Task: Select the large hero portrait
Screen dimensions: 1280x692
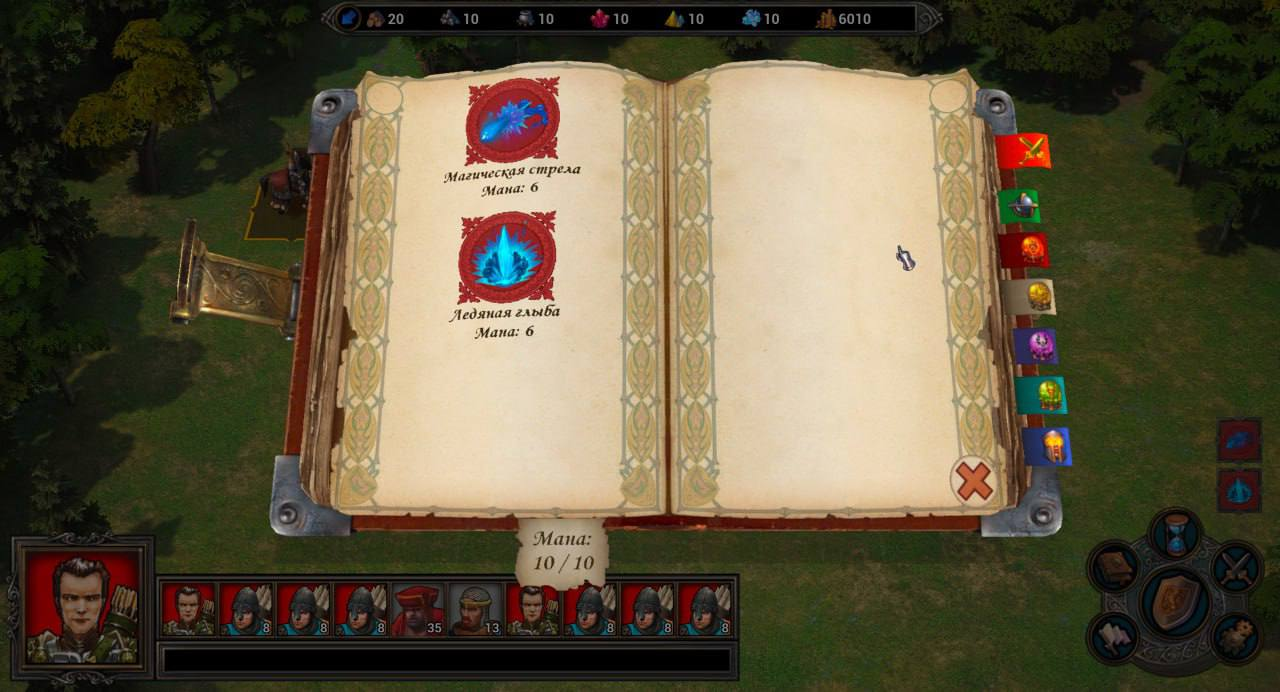Action: (x=83, y=605)
